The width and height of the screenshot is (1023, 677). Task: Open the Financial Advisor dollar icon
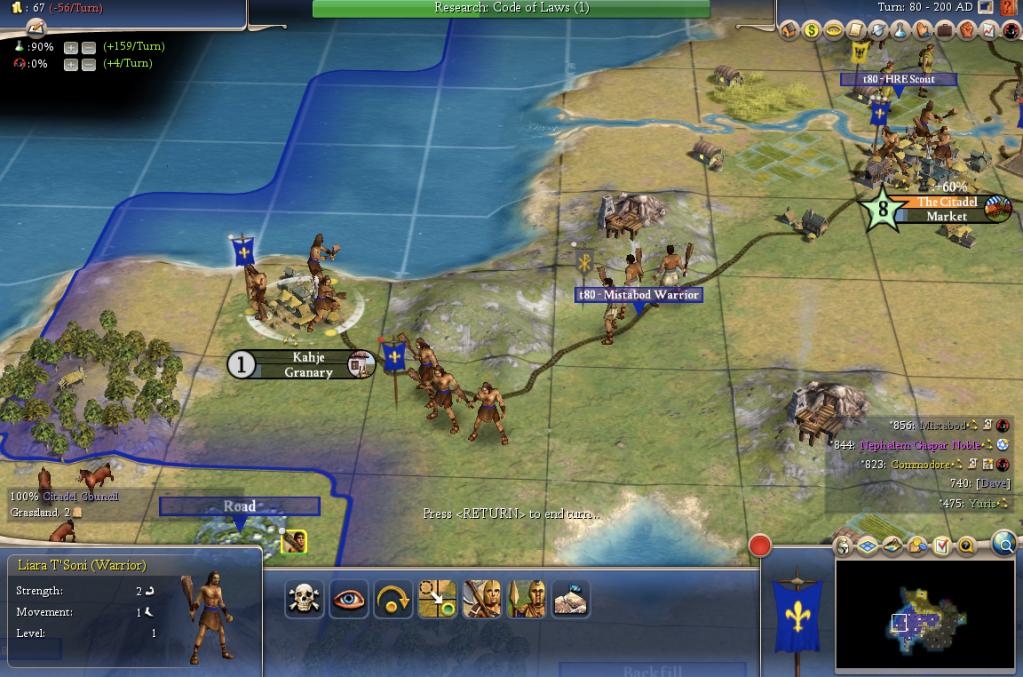tap(813, 30)
